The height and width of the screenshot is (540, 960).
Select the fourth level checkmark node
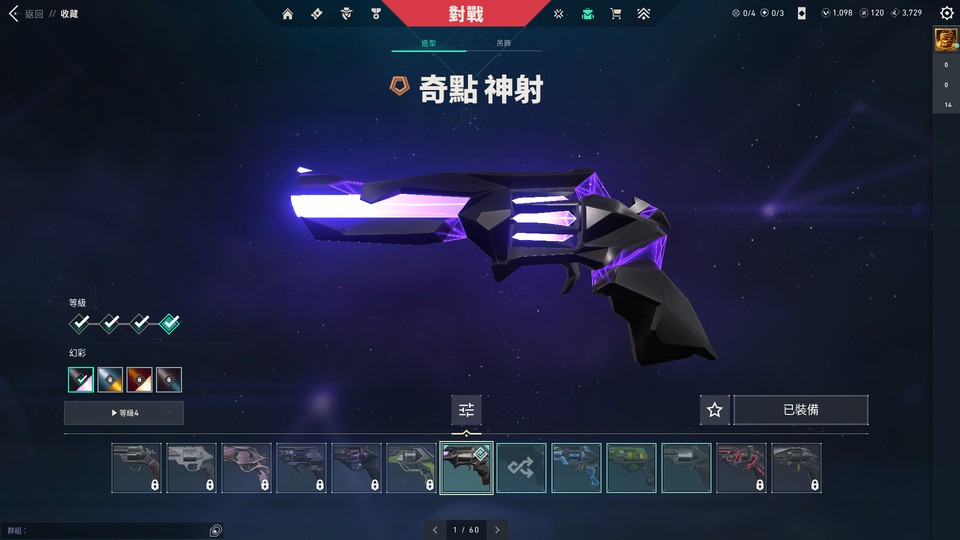tap(170, 323)
